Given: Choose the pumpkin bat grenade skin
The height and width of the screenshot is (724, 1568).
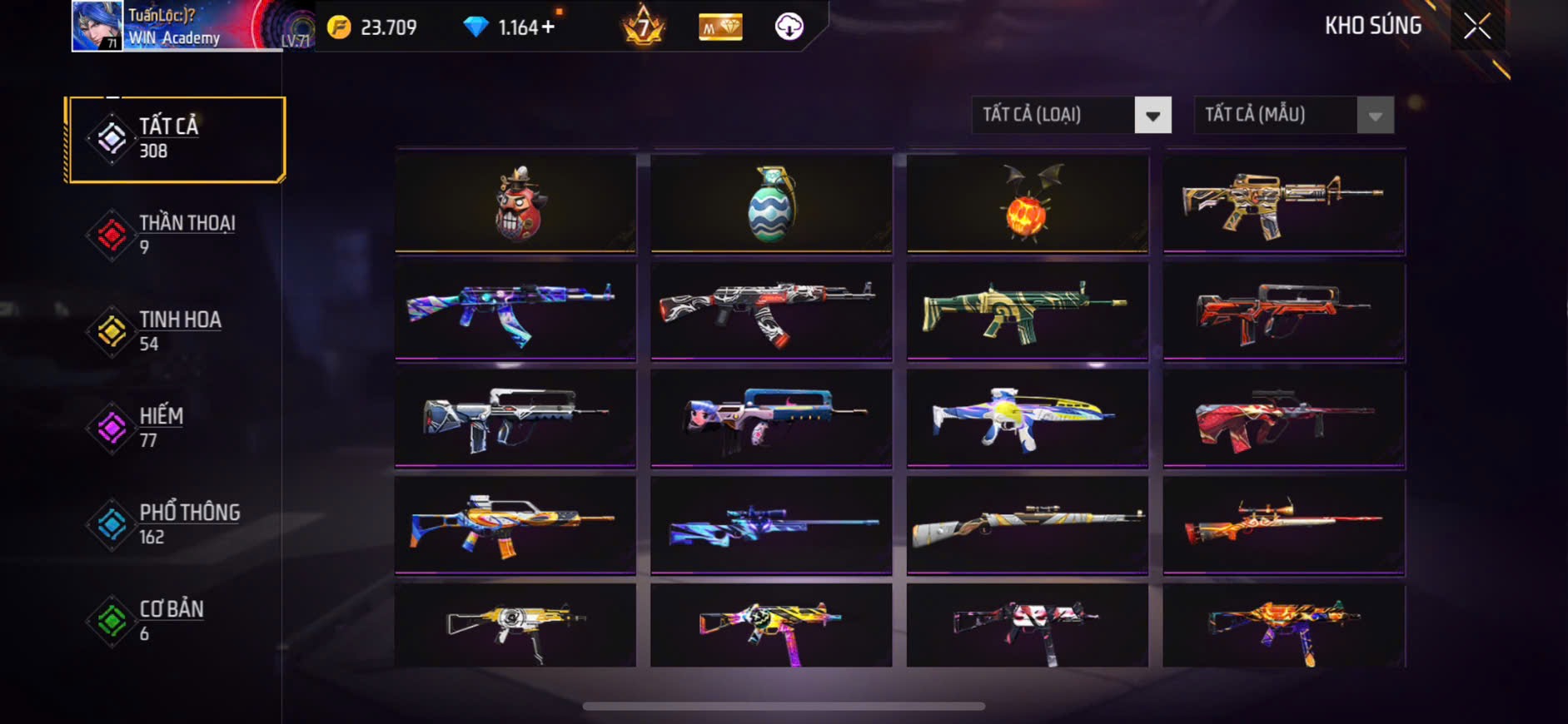Looking at the screenshot, I should (x=1027, y=203).
